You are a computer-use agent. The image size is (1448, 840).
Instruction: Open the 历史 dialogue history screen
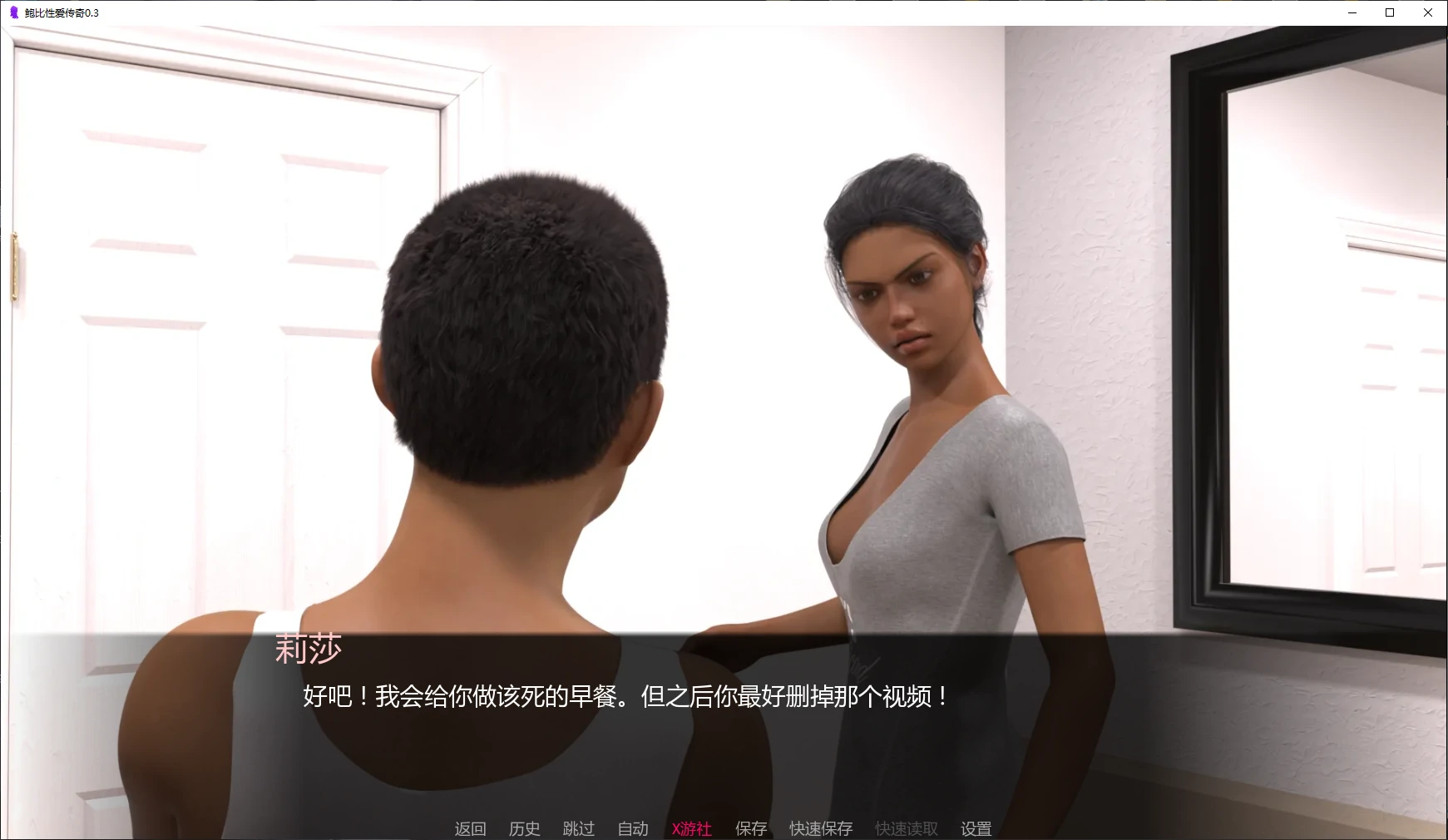[523, 828]
